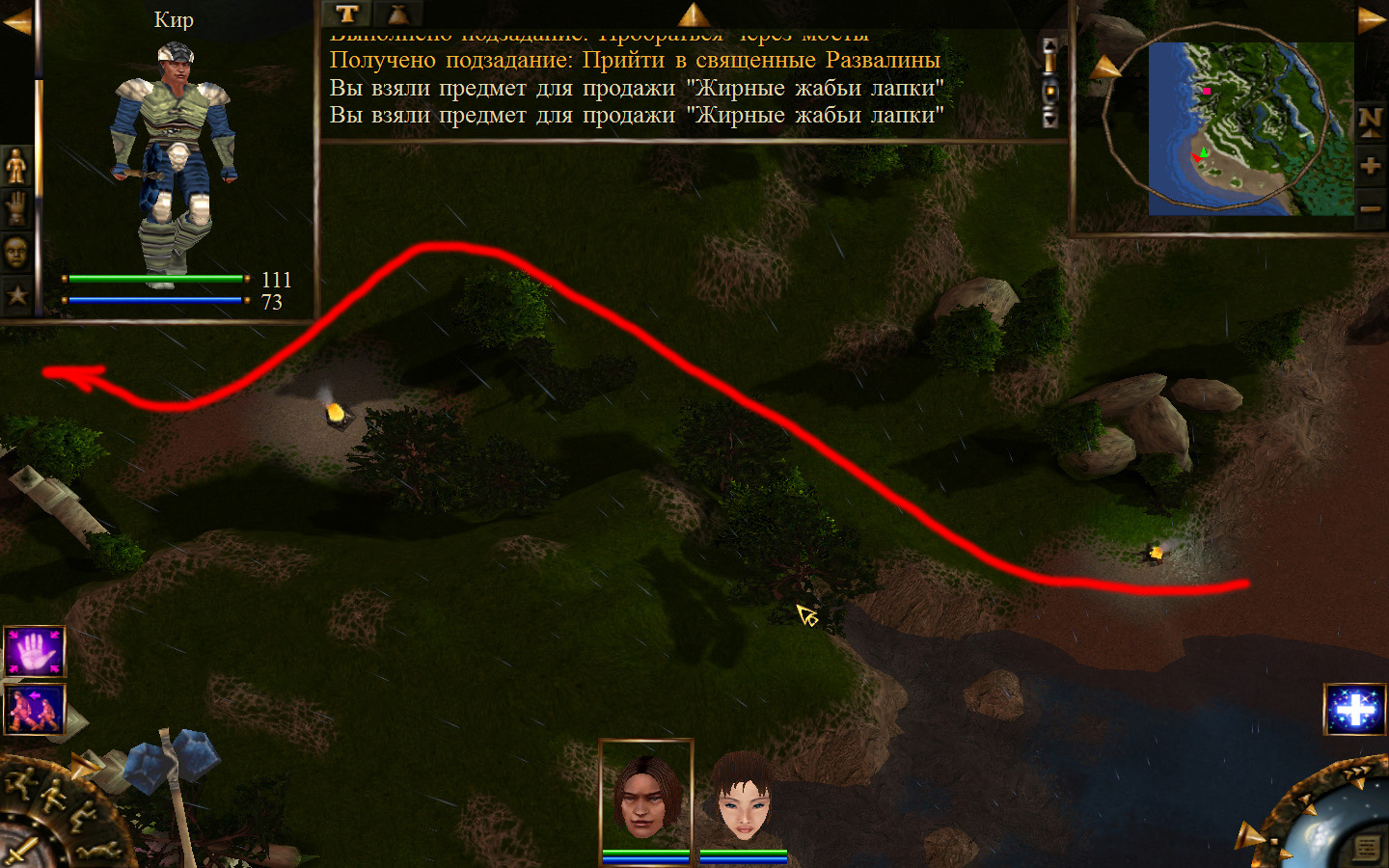Activate the two orange figures ability icon
1389x868 pixels.
(35, 709)
